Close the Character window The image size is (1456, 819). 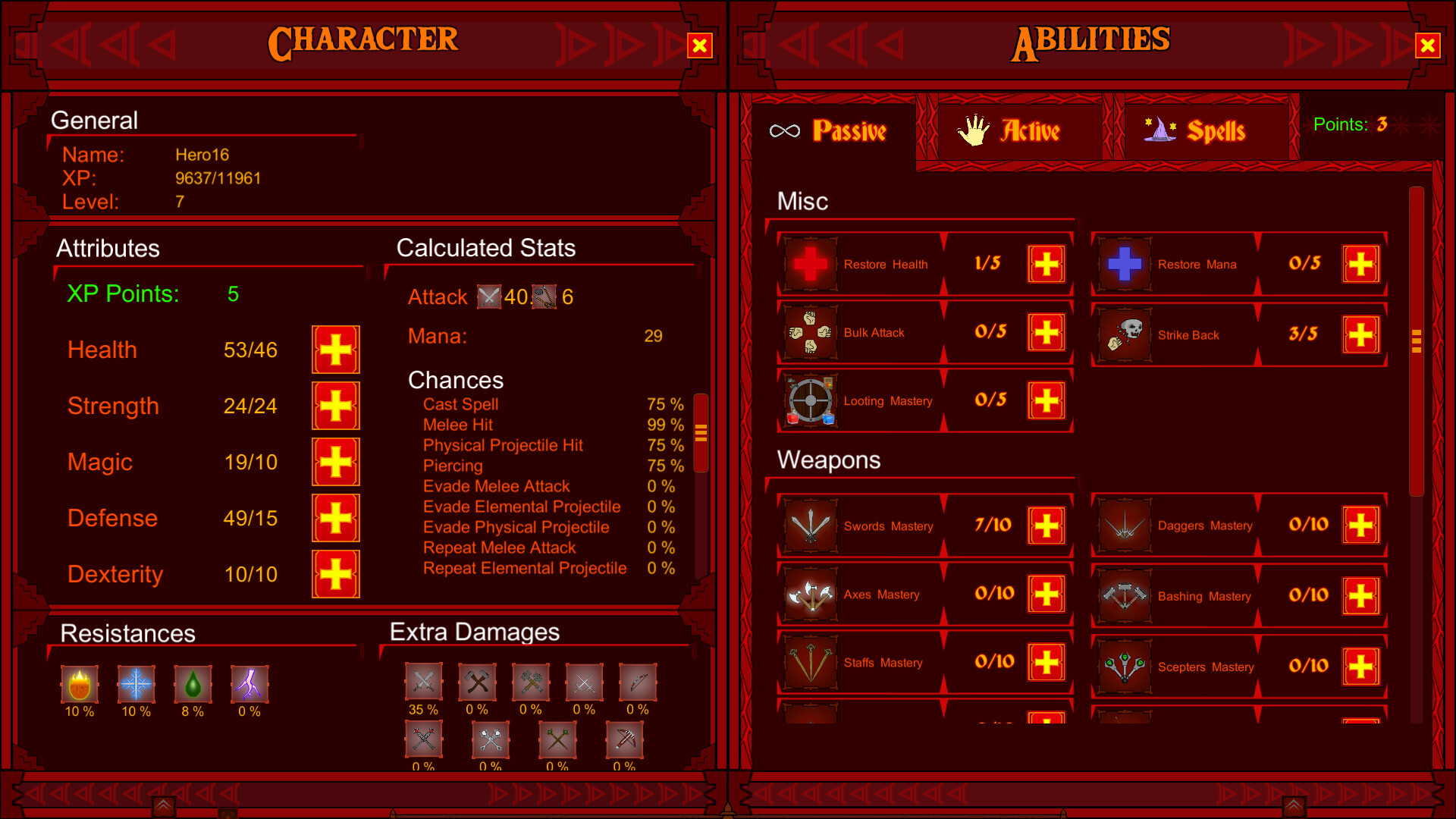click(698, 45)
